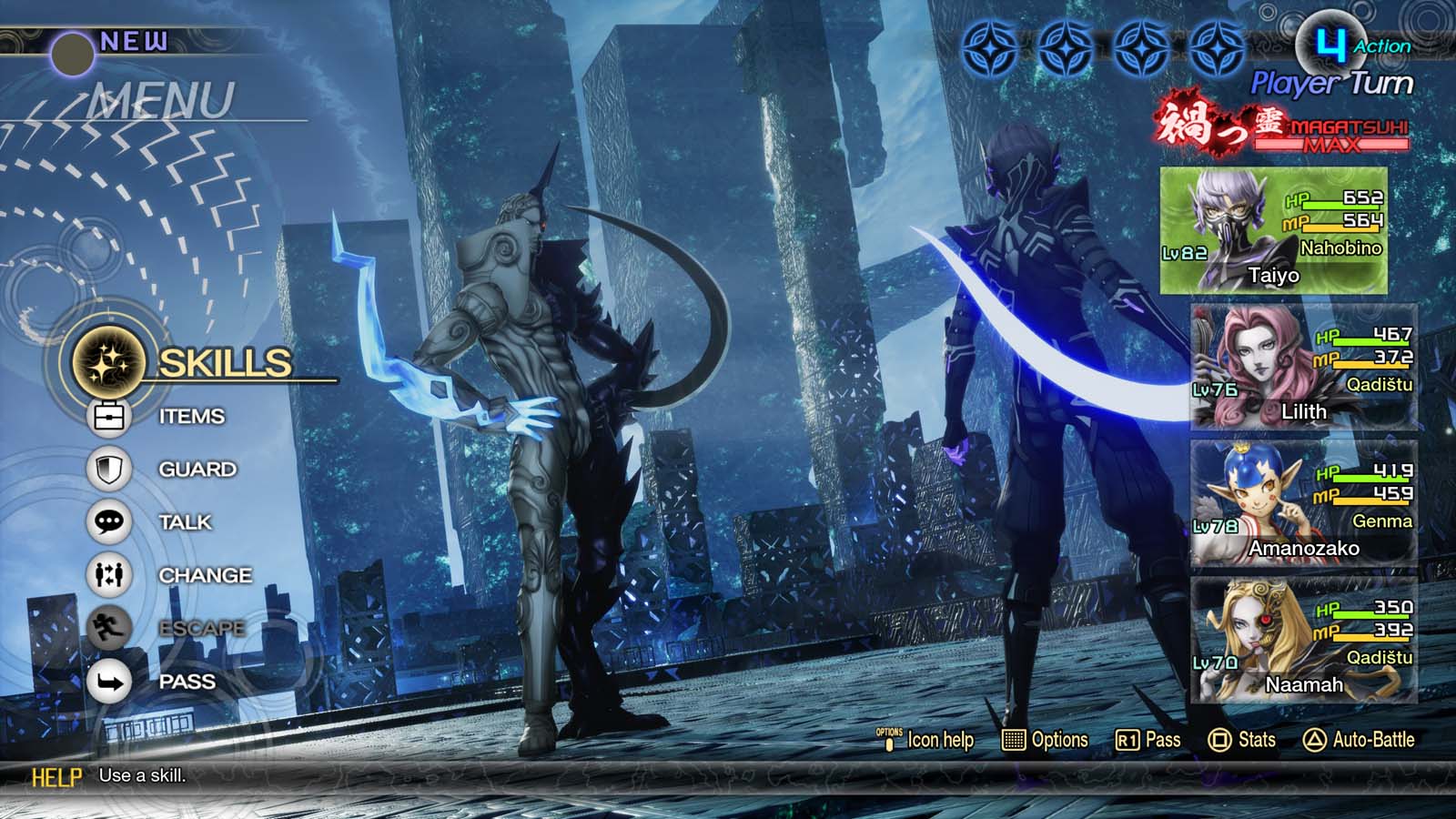This screenshot has height=819, width=1456.
Task: Select the Talk speech bubble icon
Action: click(x=109, y=522)
